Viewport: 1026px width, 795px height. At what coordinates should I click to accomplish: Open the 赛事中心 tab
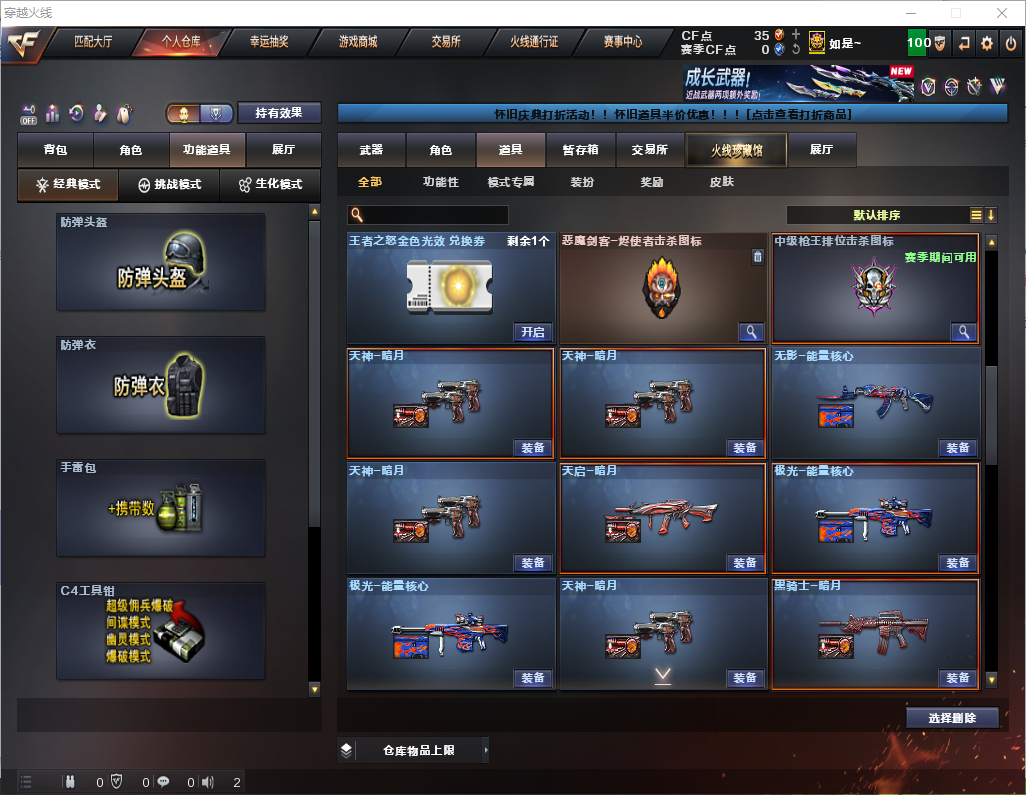[x=622, y=43]
